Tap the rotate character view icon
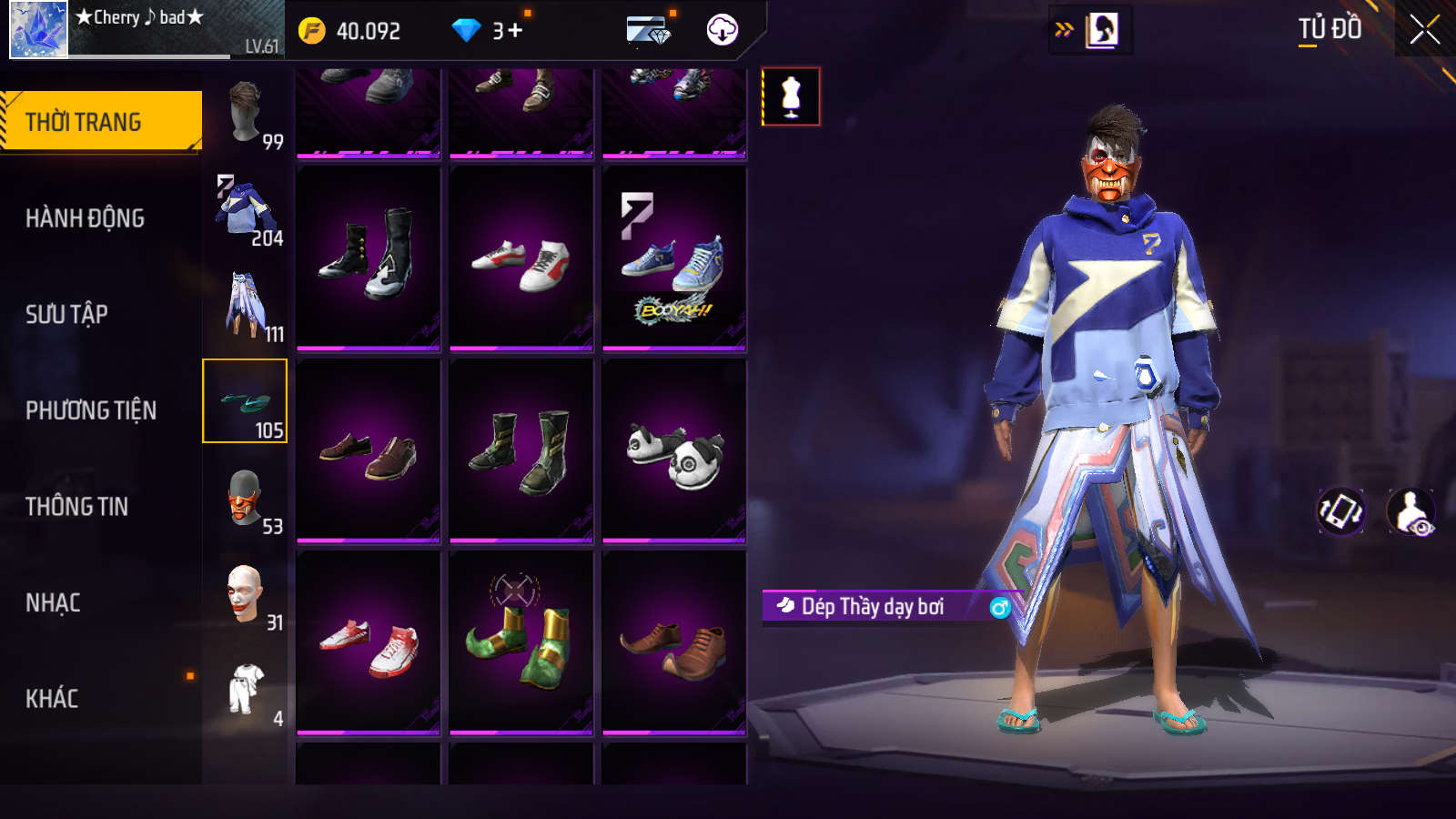 point(1340,511)
